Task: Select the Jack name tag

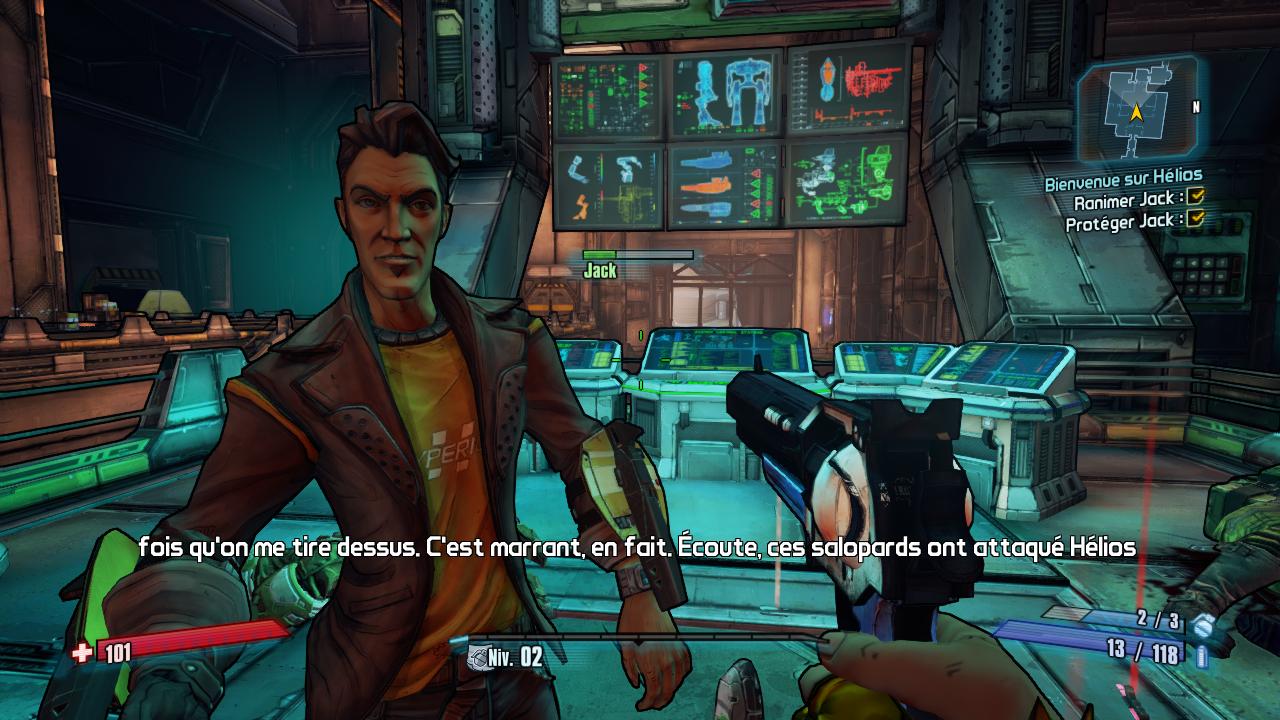Action: click(600, 270)
